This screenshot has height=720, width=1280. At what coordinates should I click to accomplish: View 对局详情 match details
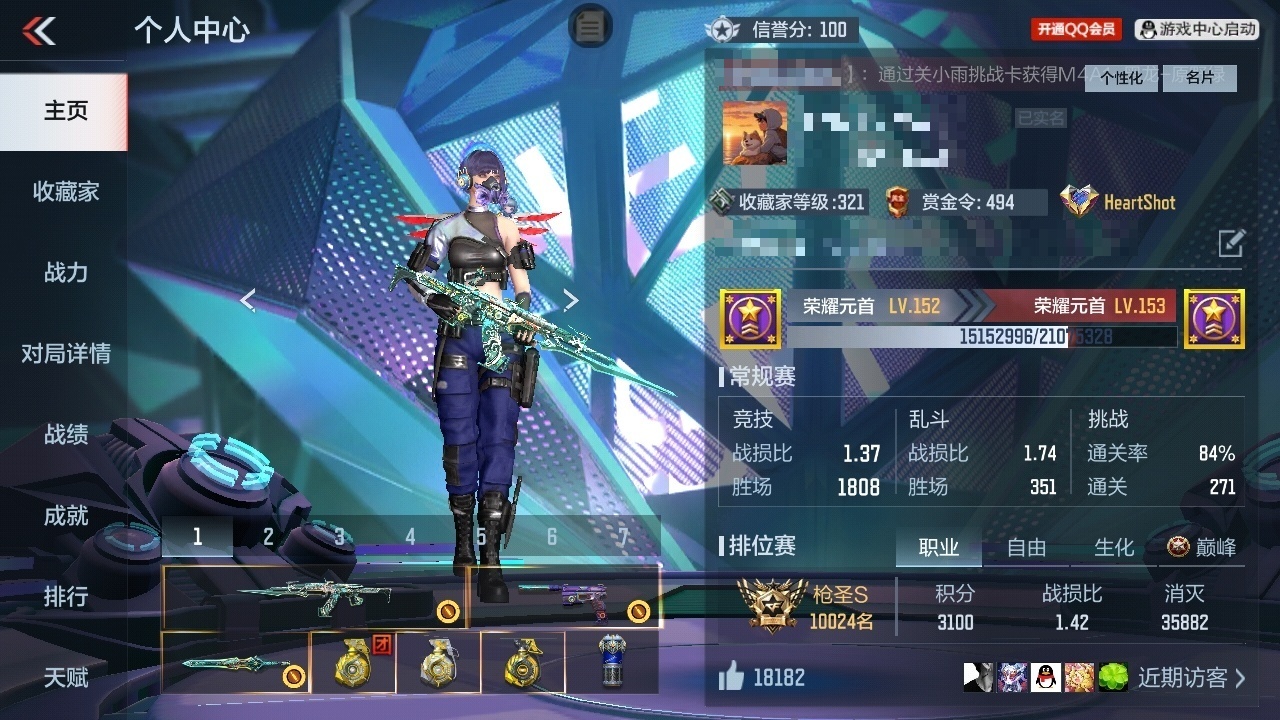(66, 354)
